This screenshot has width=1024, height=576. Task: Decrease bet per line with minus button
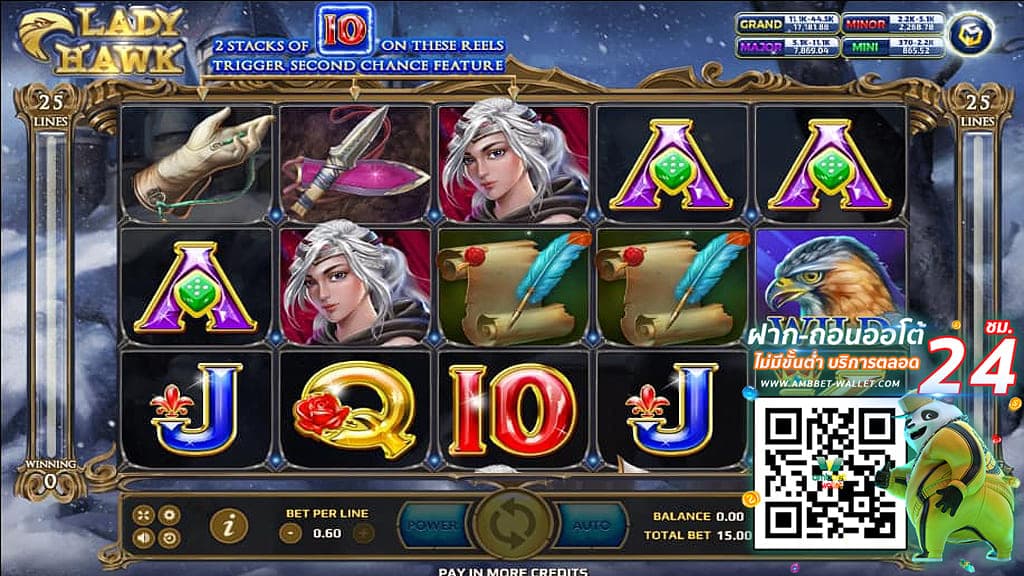click(x=291, y=533)
